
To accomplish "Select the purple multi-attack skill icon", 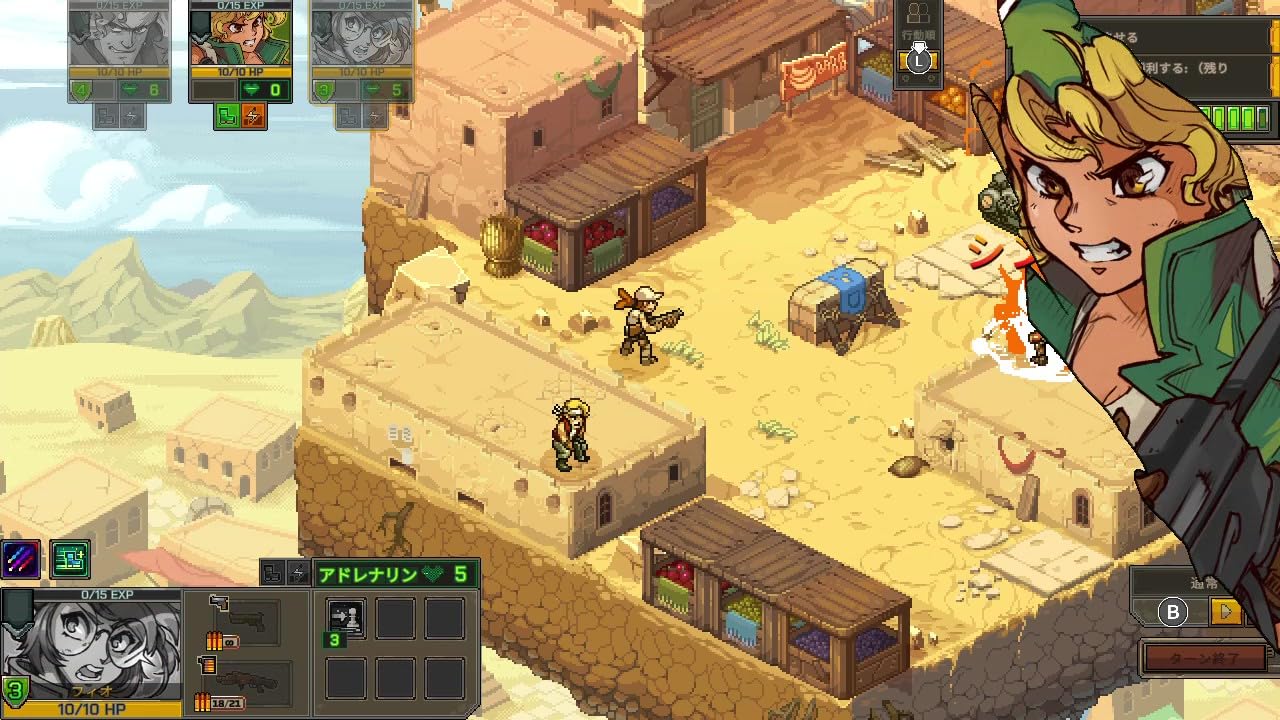I will click(x=21, y=559).
